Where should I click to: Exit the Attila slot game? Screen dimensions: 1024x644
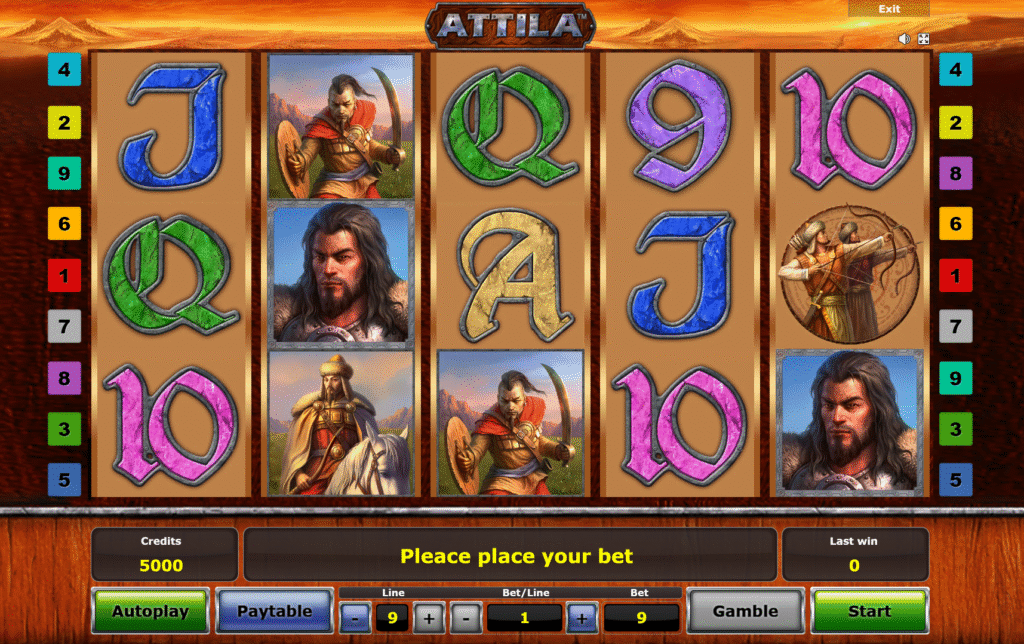click(889, 9)
